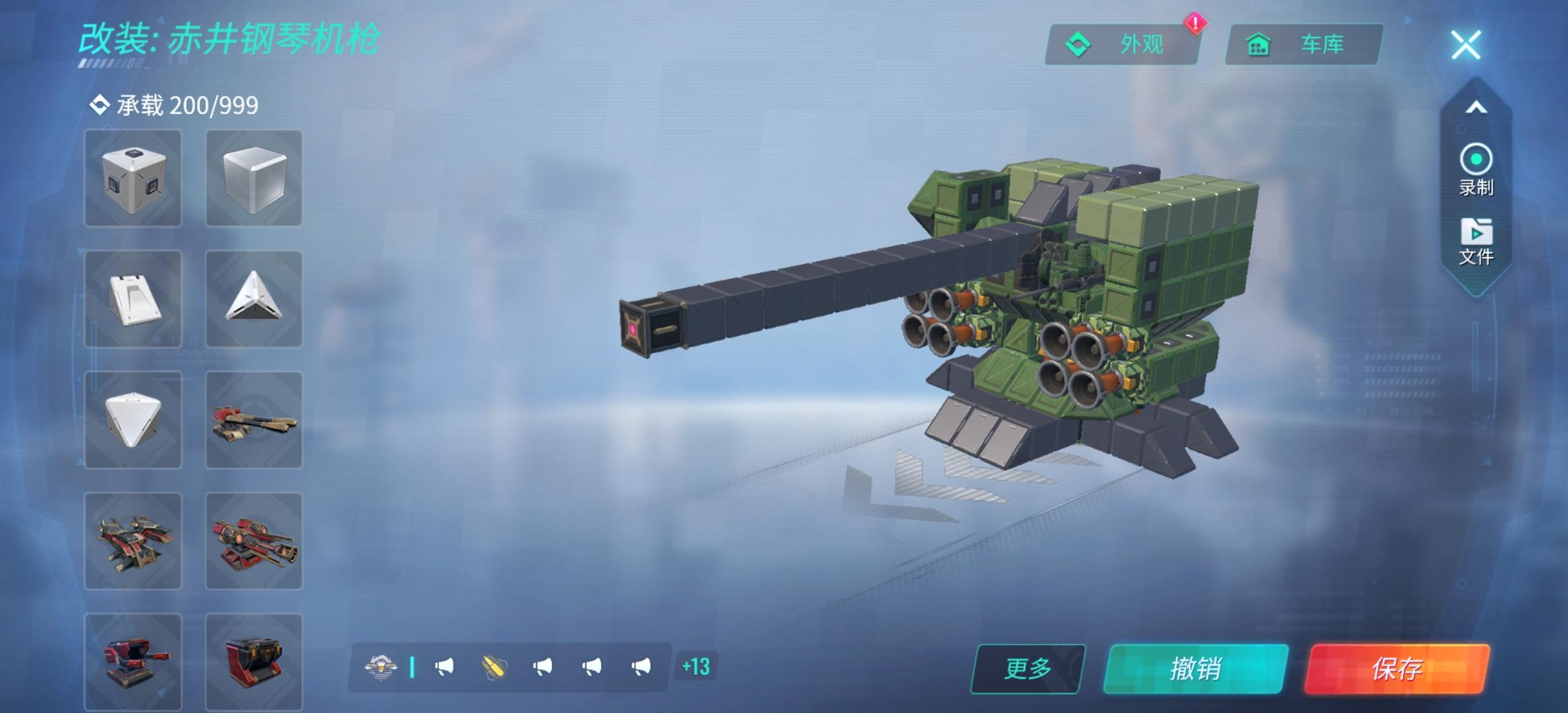
Task: Select the red gatling turret part
Action: pos(254,541)
